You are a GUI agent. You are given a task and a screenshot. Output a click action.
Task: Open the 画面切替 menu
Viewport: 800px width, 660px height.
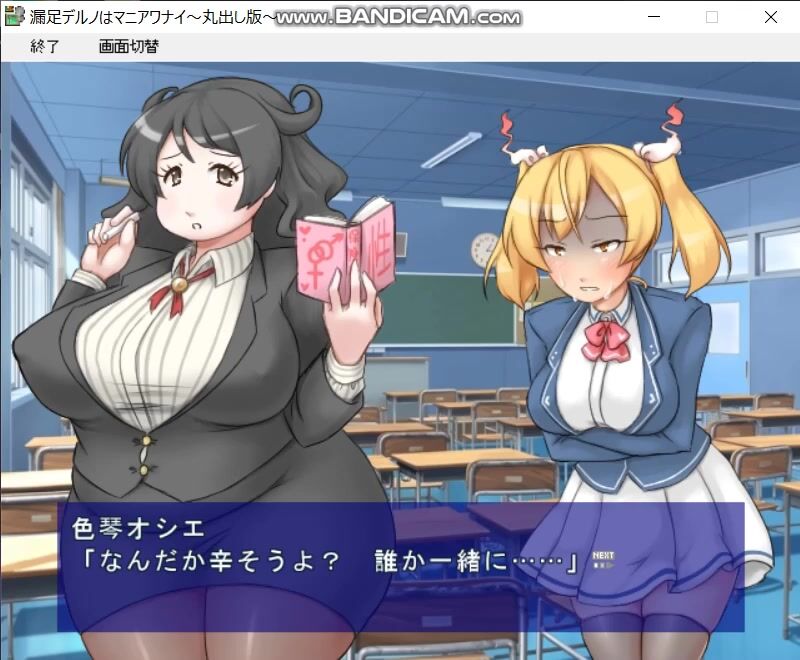click(128, 46)
